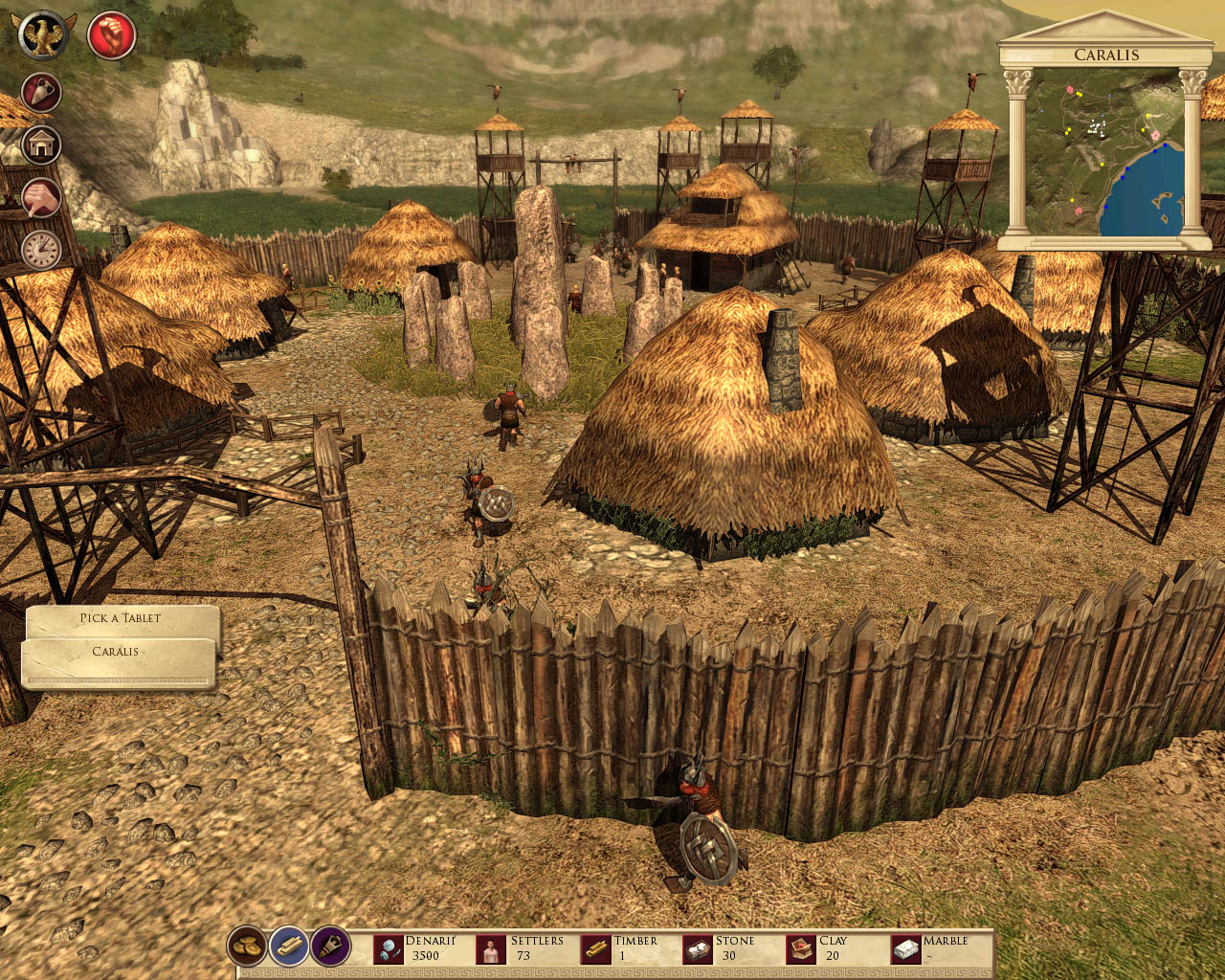Click the Settlers population icon
1225x980 pixels.
pos(491,948)
